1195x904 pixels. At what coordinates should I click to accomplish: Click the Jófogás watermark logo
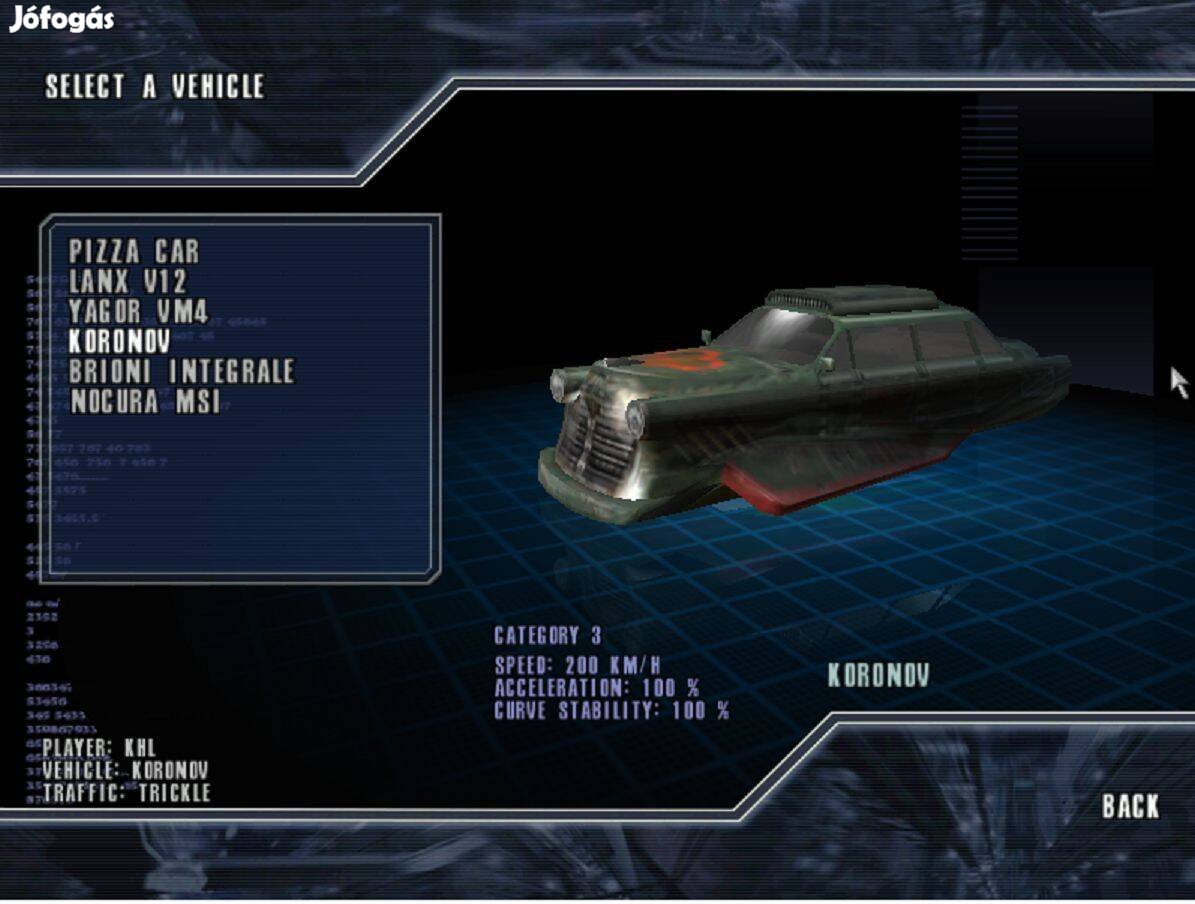pos(61,19)
